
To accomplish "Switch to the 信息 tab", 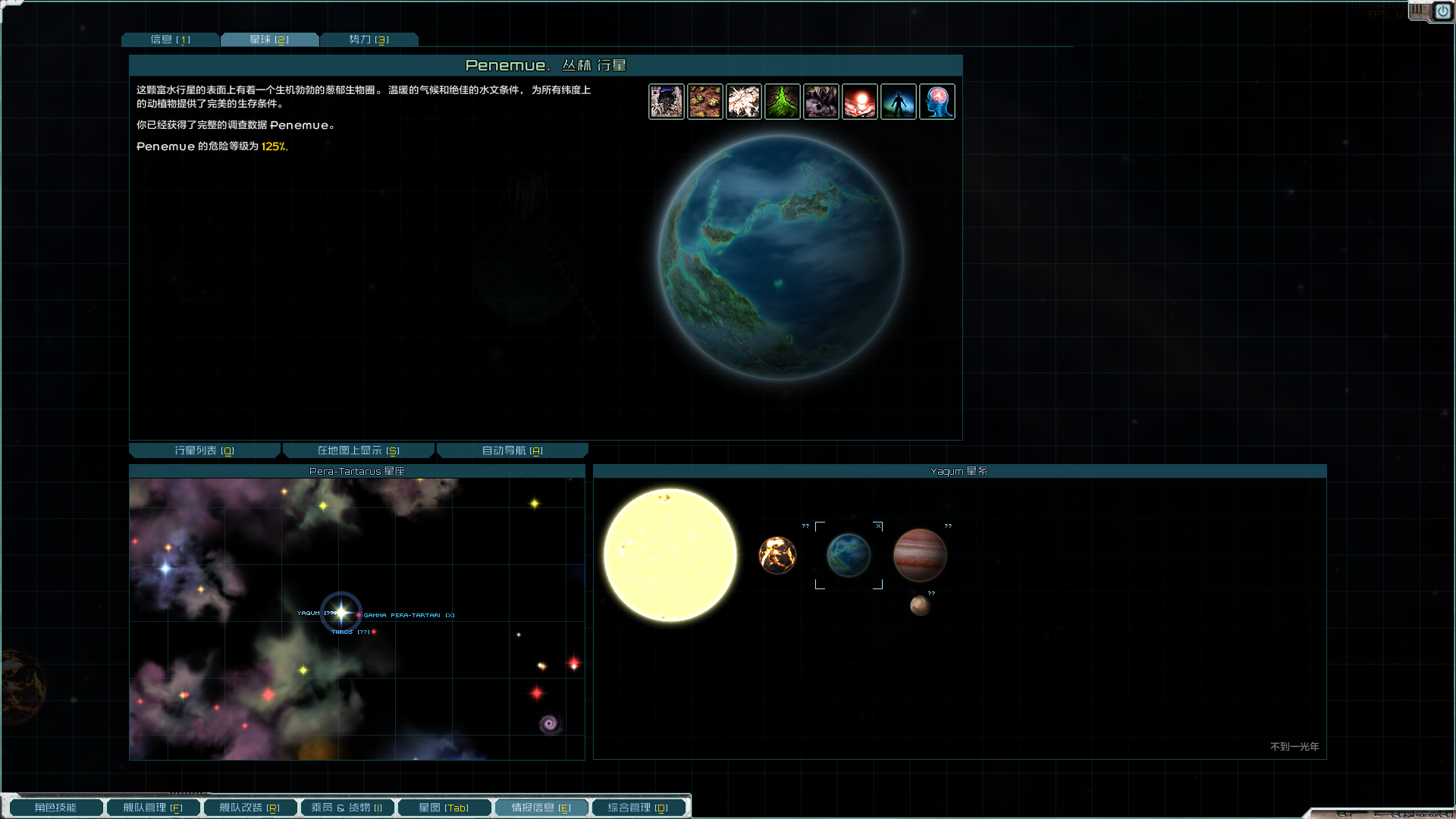I will pos(170,39).
